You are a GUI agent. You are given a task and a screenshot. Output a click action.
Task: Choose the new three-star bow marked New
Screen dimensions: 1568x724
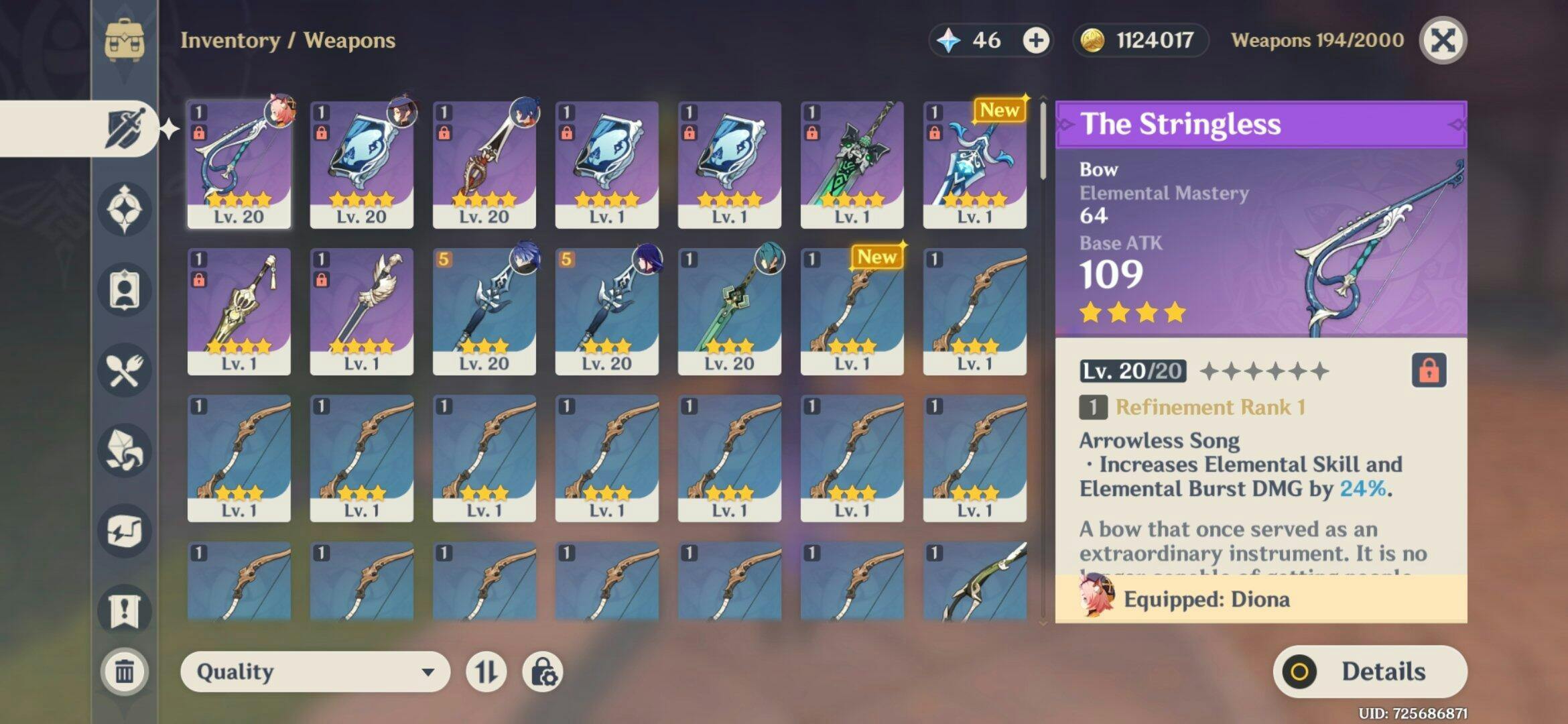(852, 312)
